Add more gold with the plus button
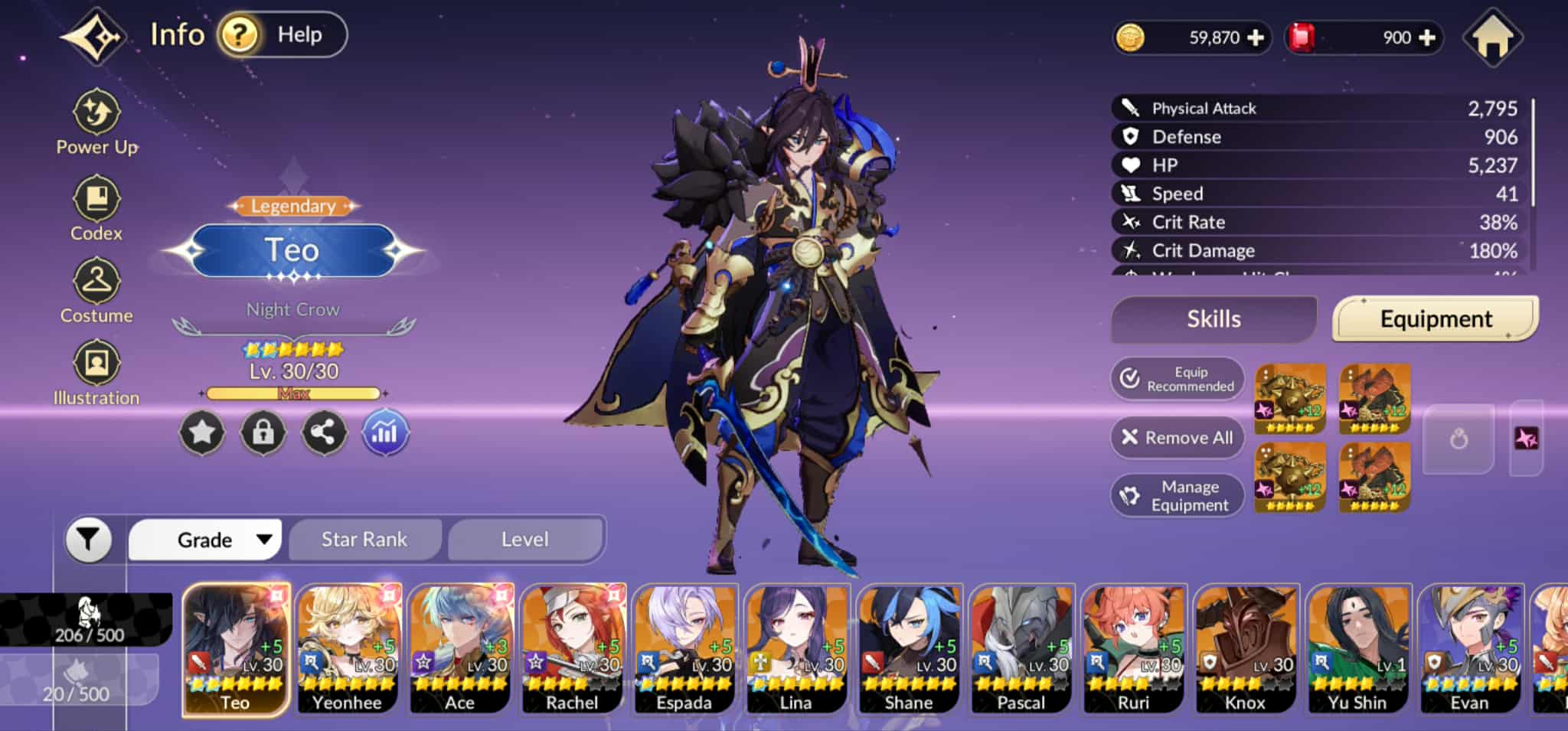 (1256, 38)
